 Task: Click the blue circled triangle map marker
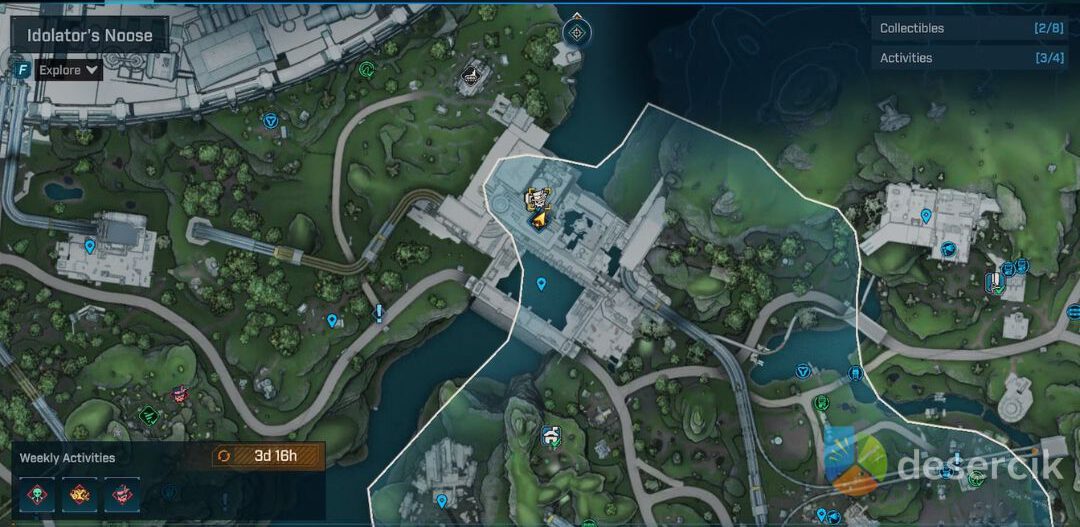pyautogui.click(x=270, y=120)
